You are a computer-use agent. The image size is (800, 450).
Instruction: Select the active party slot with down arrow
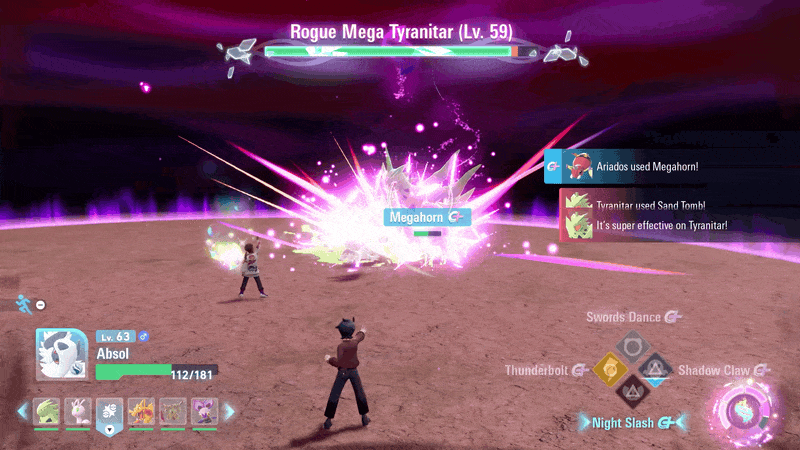[110, 412]
